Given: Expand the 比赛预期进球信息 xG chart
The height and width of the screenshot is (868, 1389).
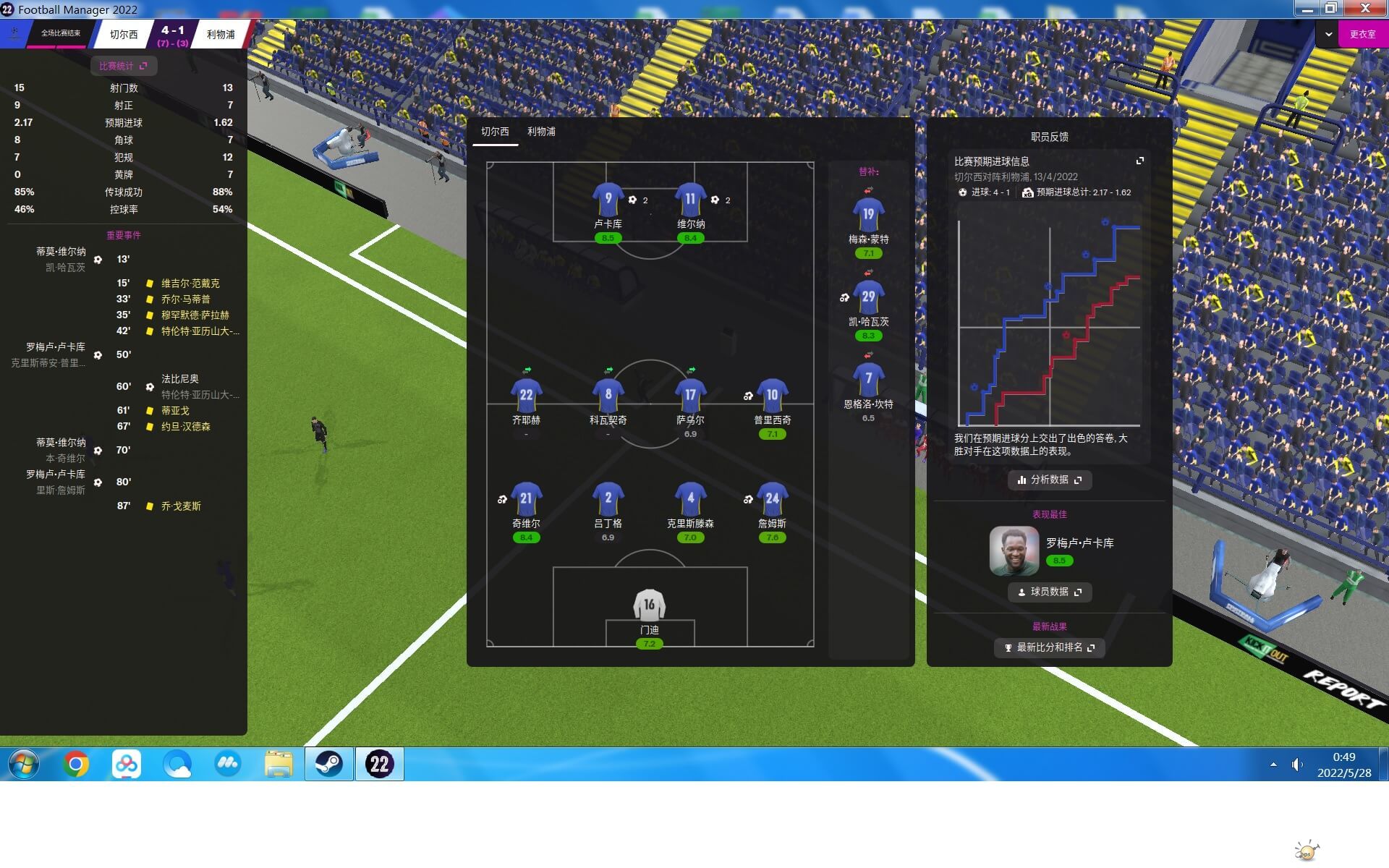Looking at the screenshot, I should pos(1139,161).
